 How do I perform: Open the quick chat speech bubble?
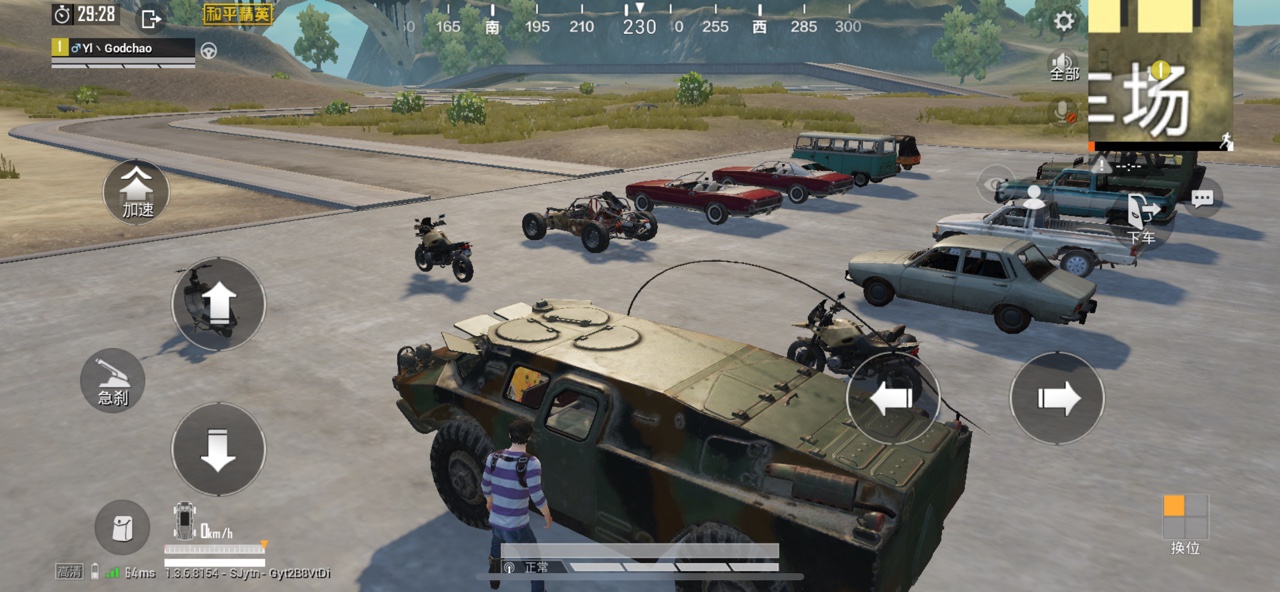point(1202,198)
